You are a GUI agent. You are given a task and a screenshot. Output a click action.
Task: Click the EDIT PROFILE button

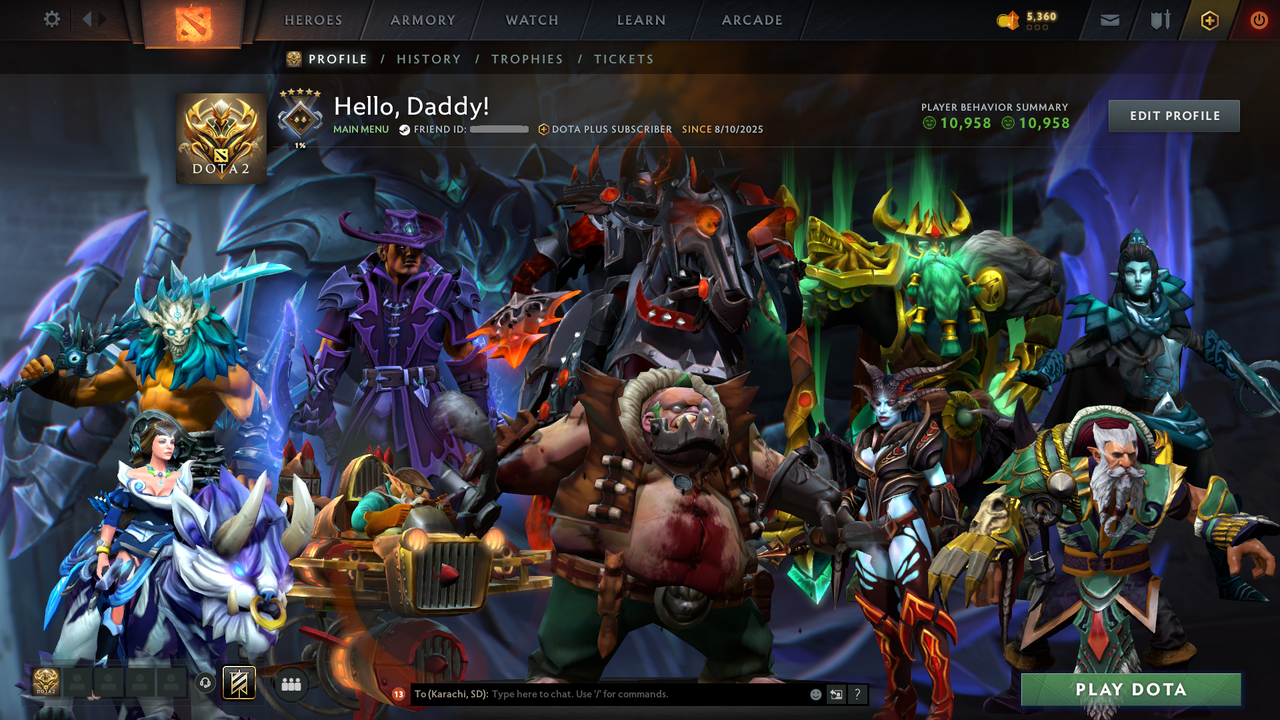tap(1173, 115)
